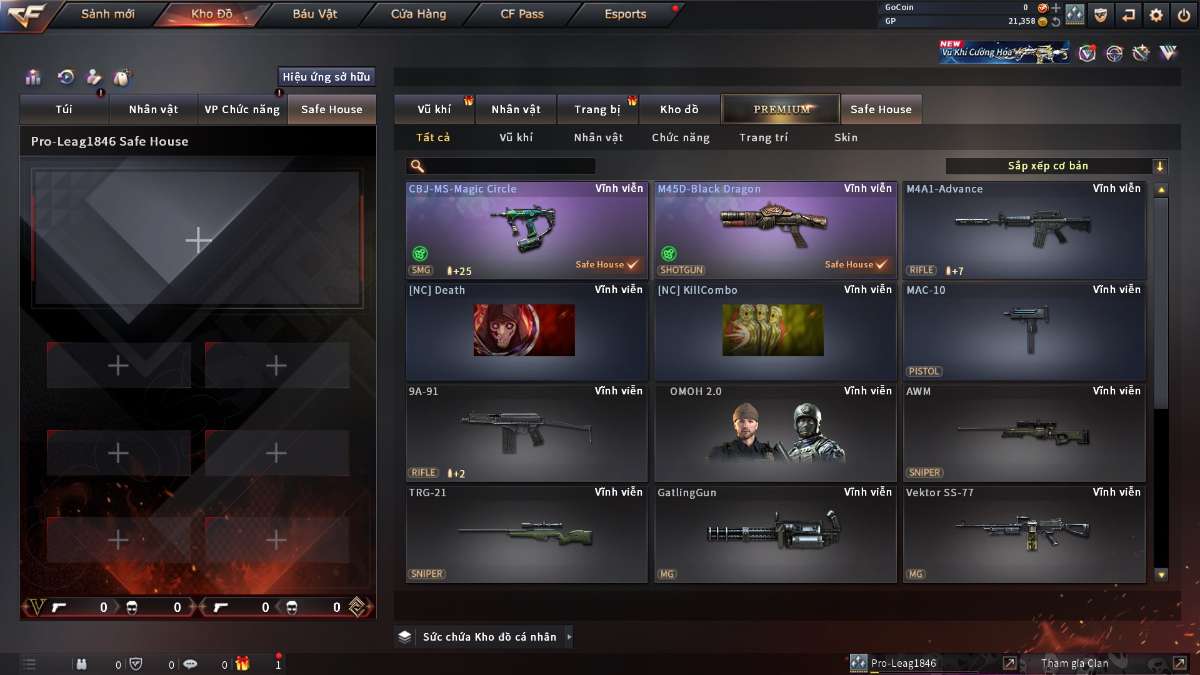Open the settings gear icon

coord(1156,15)
